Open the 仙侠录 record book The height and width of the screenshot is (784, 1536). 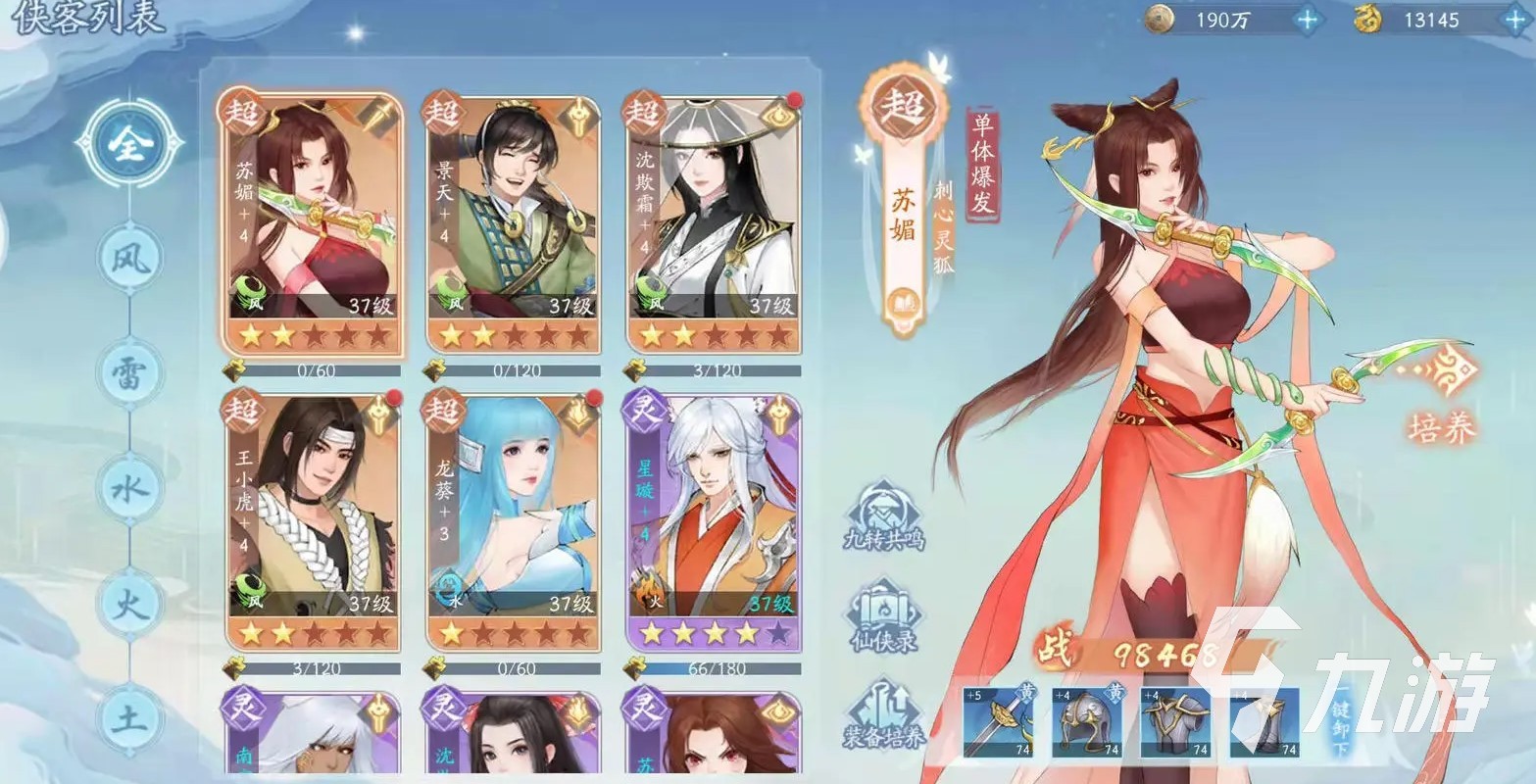(884, 617)
